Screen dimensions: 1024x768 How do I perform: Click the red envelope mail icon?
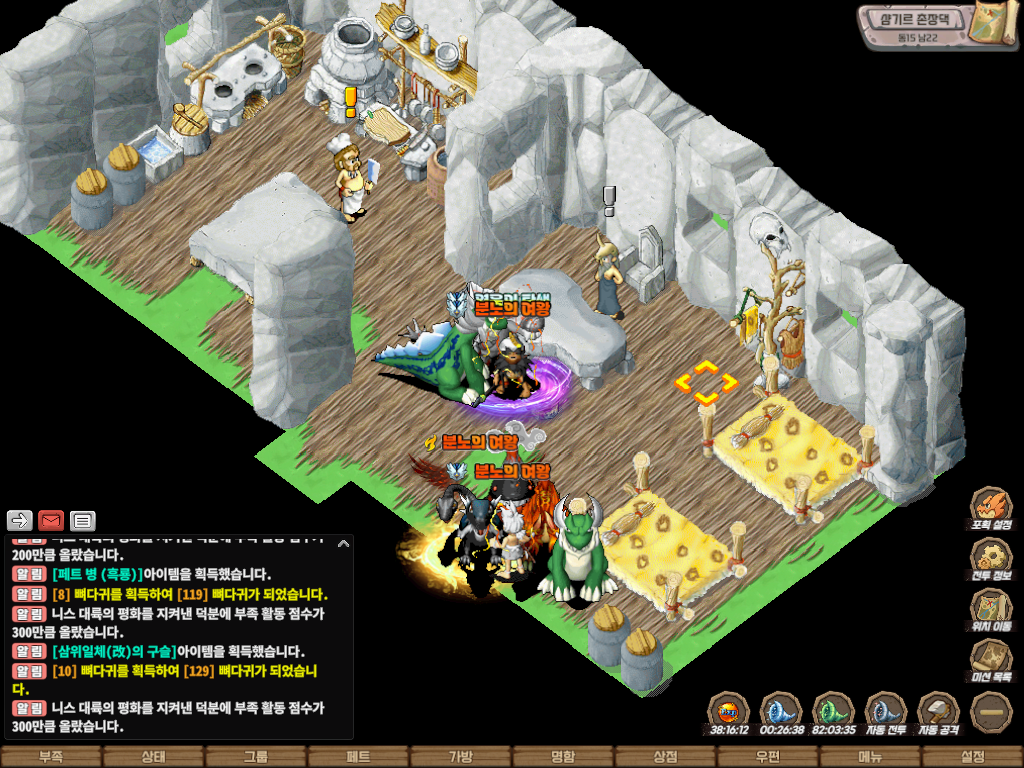pyautogui.click(x=51, y=520)
